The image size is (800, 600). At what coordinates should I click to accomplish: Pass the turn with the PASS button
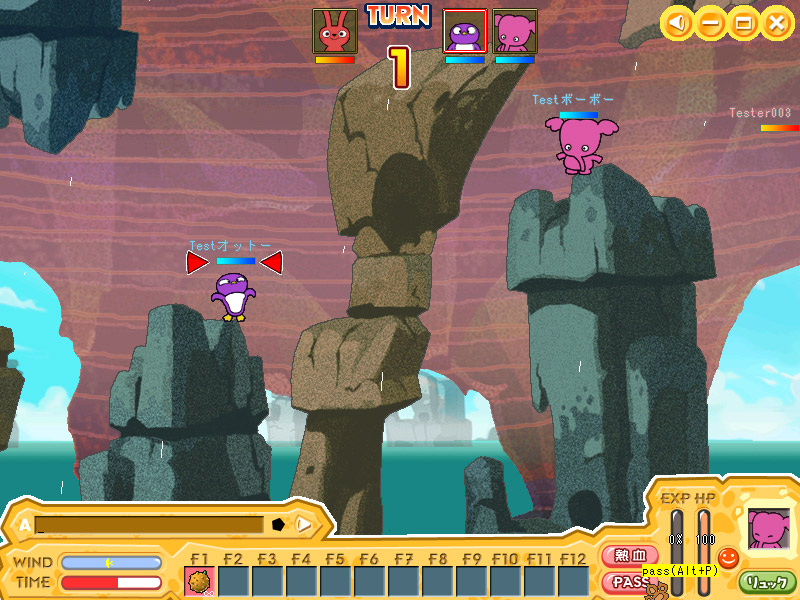[627, 581]
